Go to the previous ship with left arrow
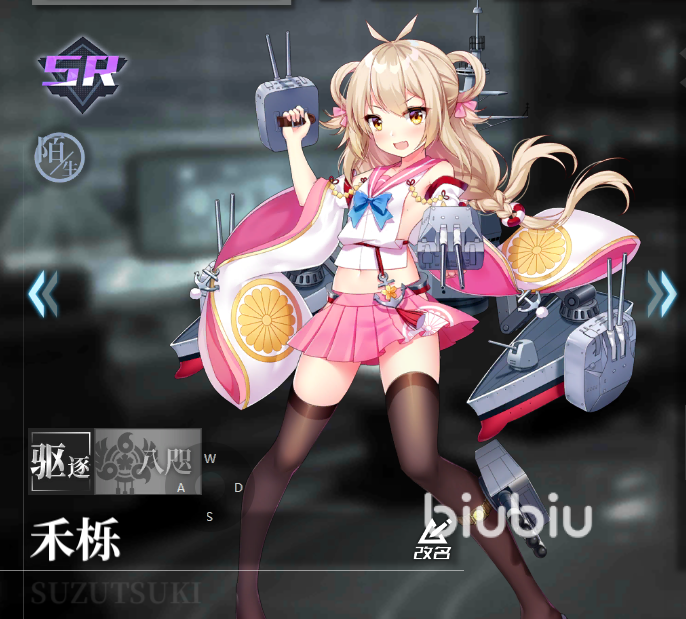The width and height of the screenshot is (686, 619). pos(42,293)
